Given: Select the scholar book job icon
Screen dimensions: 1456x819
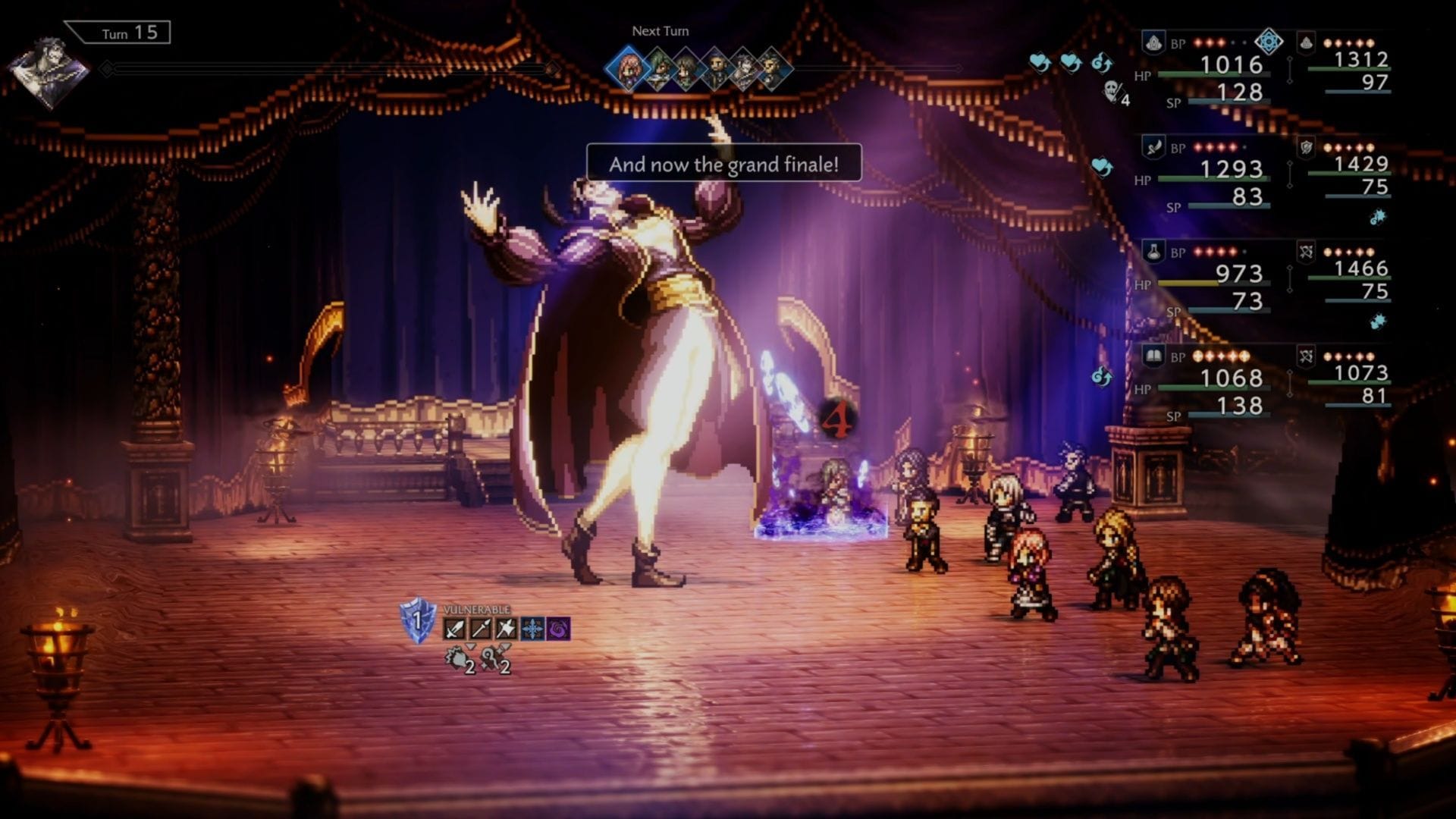Looking at the screenshot, I should pyautogui.click(x=1153, y=356).
